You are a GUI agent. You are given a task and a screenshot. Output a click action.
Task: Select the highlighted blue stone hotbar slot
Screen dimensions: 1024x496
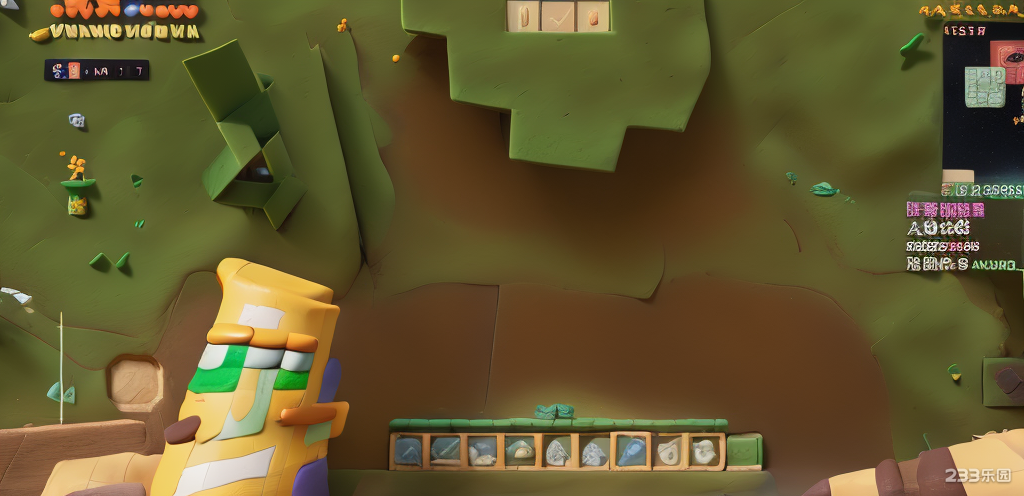click(631, 451)
